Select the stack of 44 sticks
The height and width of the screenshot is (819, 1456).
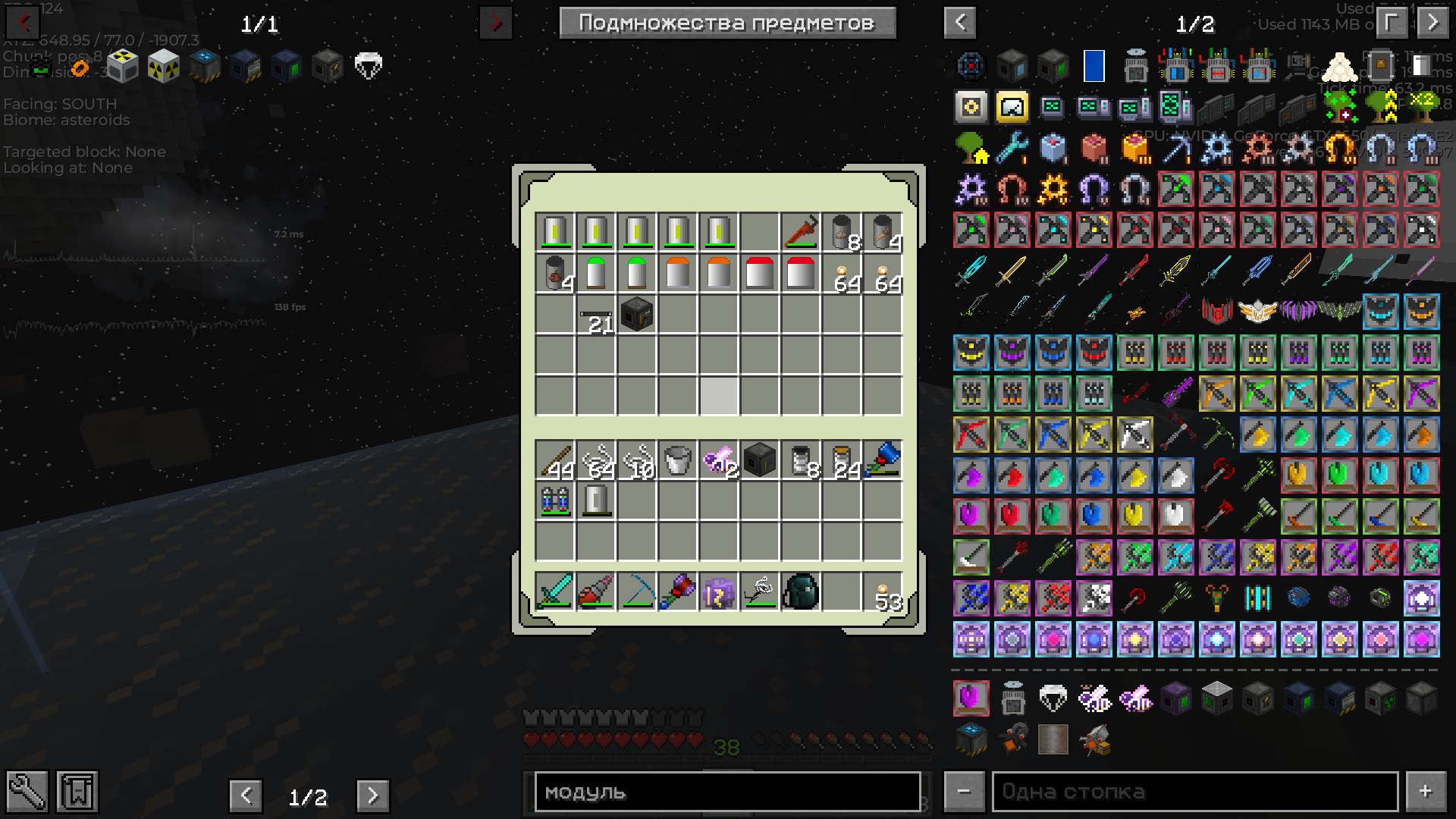[554, 460]
